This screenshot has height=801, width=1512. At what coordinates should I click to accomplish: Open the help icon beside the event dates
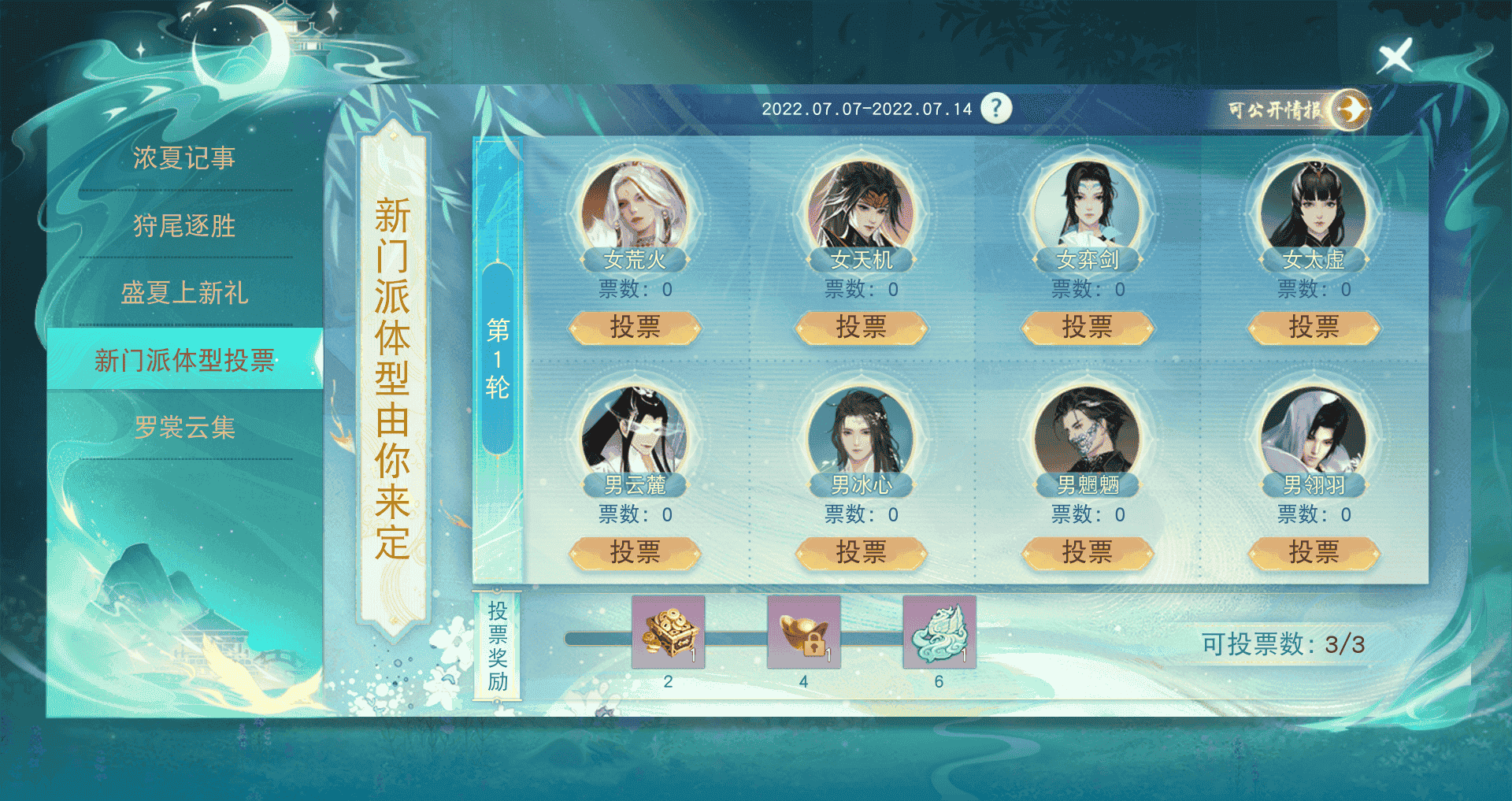click(x=995, y=109)
